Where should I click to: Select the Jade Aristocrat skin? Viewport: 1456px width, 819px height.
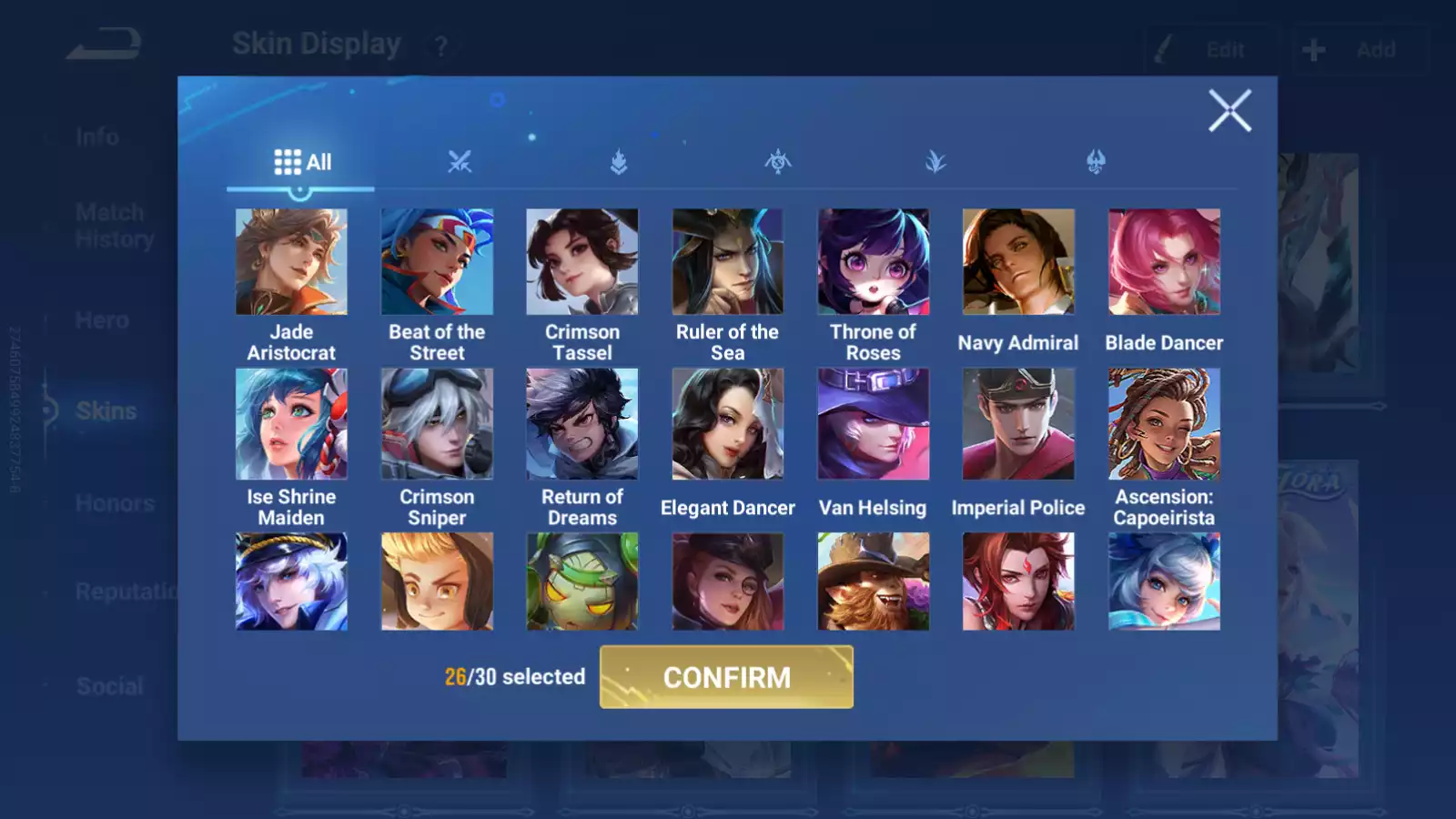(x=291, y=262)
